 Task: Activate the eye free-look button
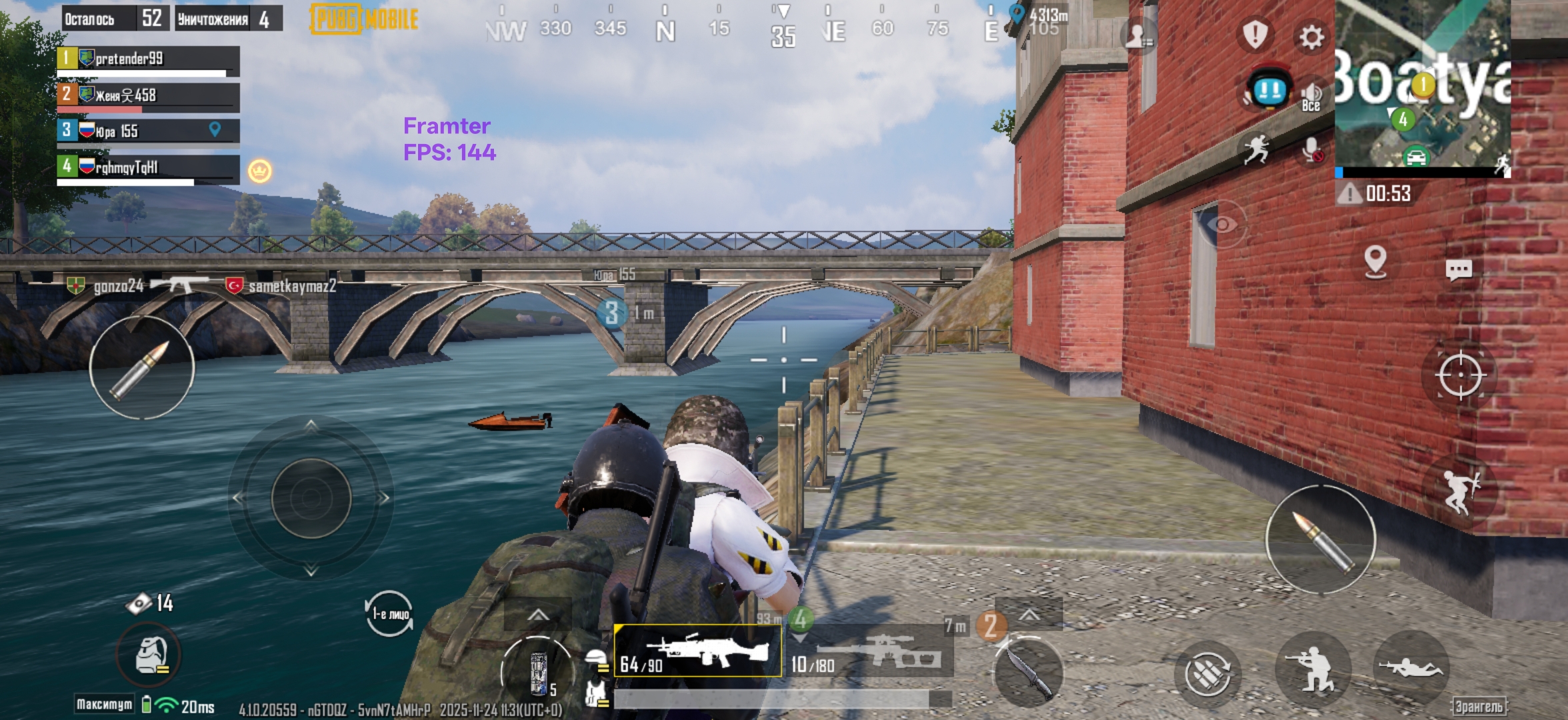point(1222,225)
